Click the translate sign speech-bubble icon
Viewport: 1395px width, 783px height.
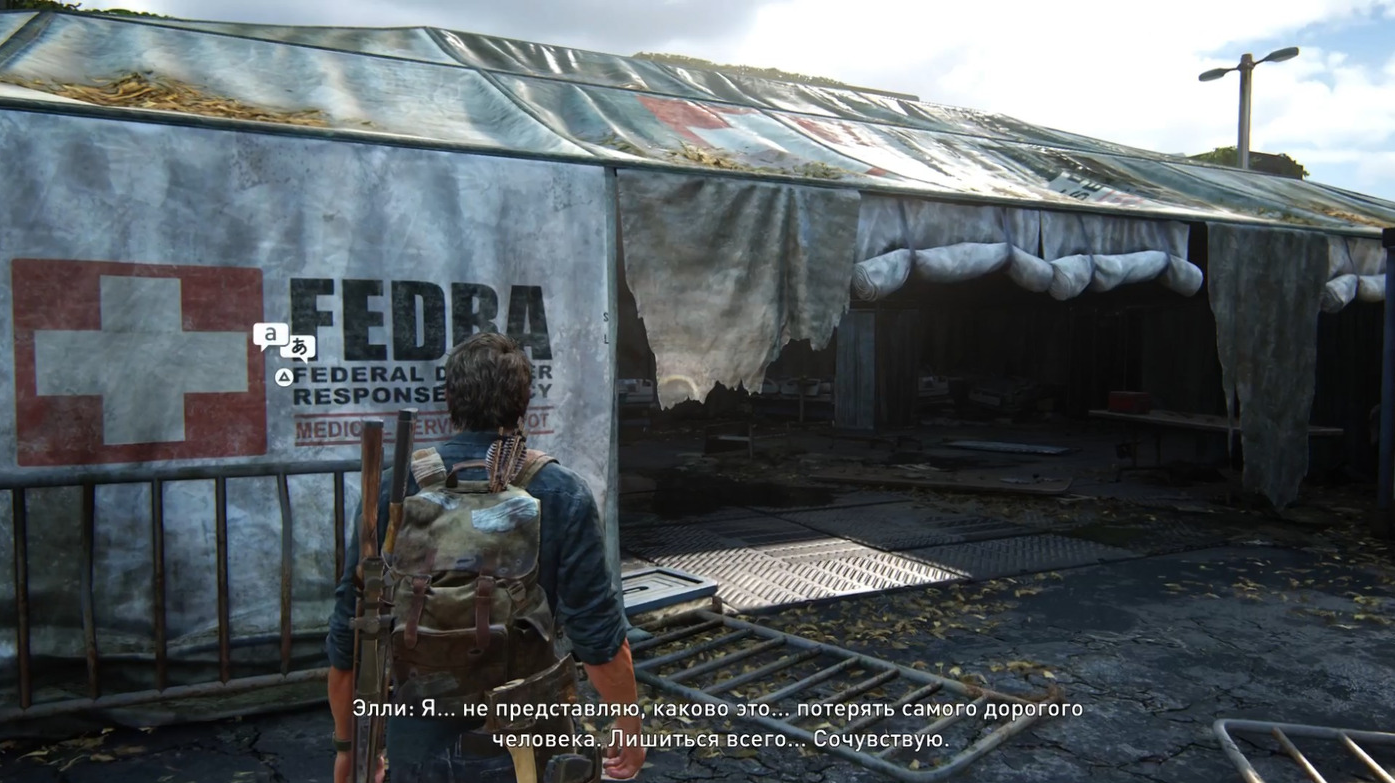click(x=283, y=341)
